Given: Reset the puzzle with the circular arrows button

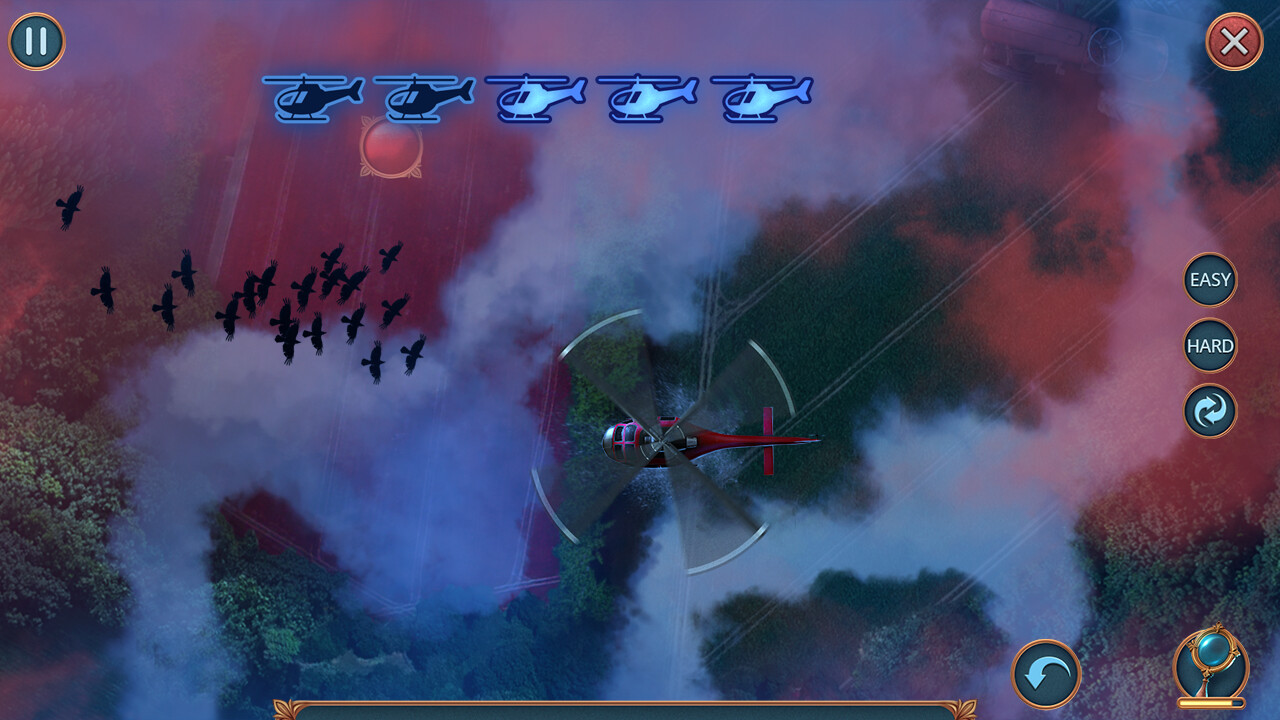Looking at the screenshot, I should (1210, 412).
